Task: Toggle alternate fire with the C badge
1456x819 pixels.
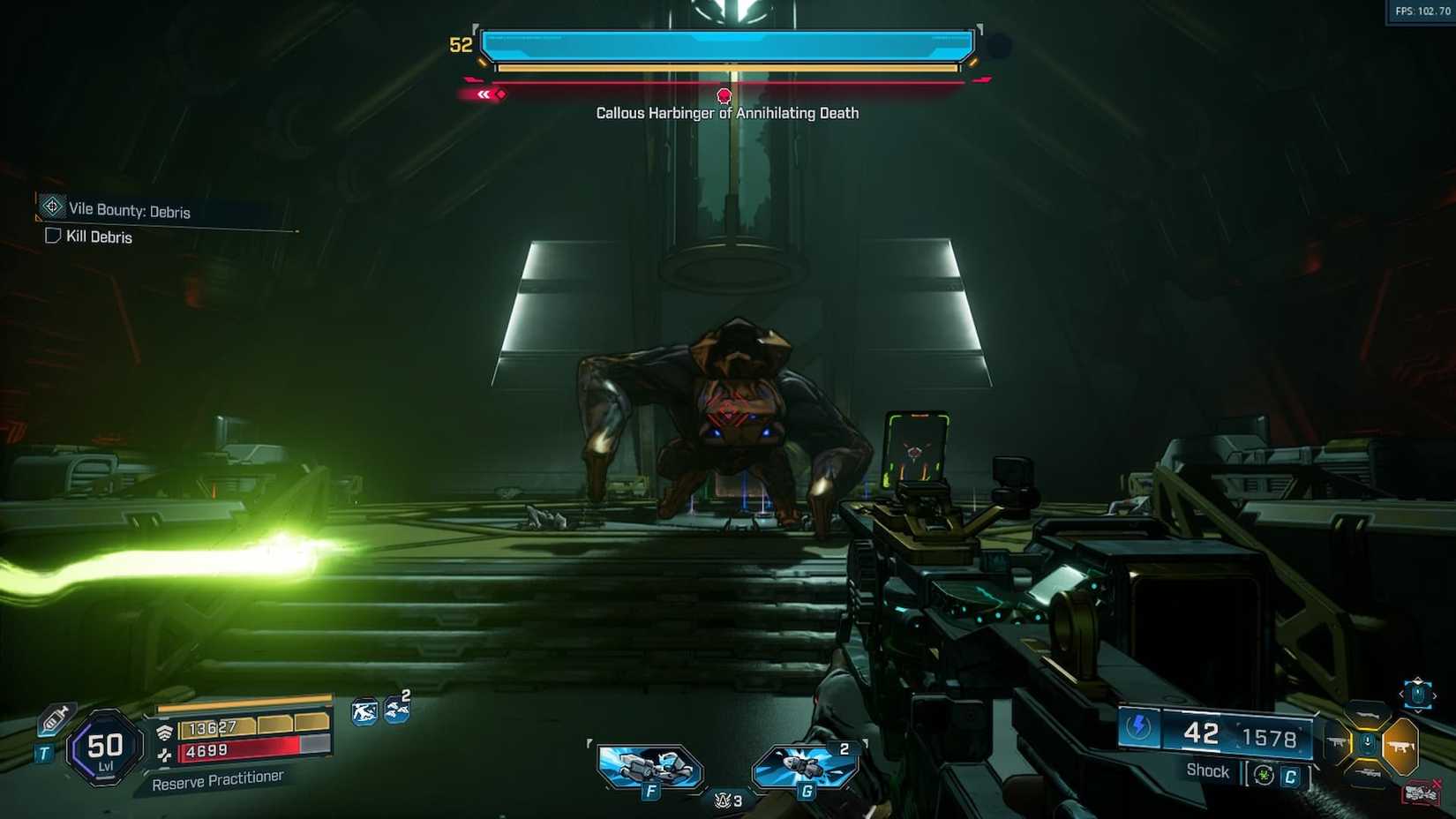Action: click(x=1290, y=777)
